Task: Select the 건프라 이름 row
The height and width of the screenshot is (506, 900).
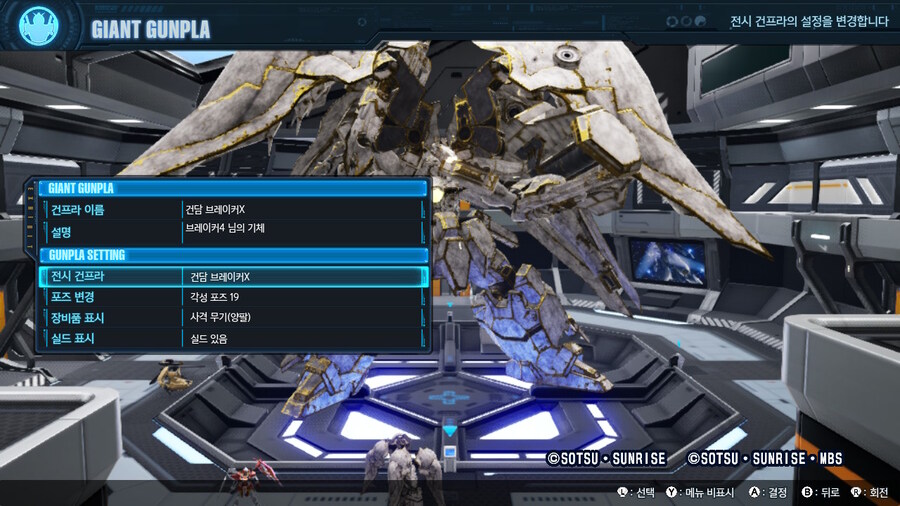Action: [232, 209]
